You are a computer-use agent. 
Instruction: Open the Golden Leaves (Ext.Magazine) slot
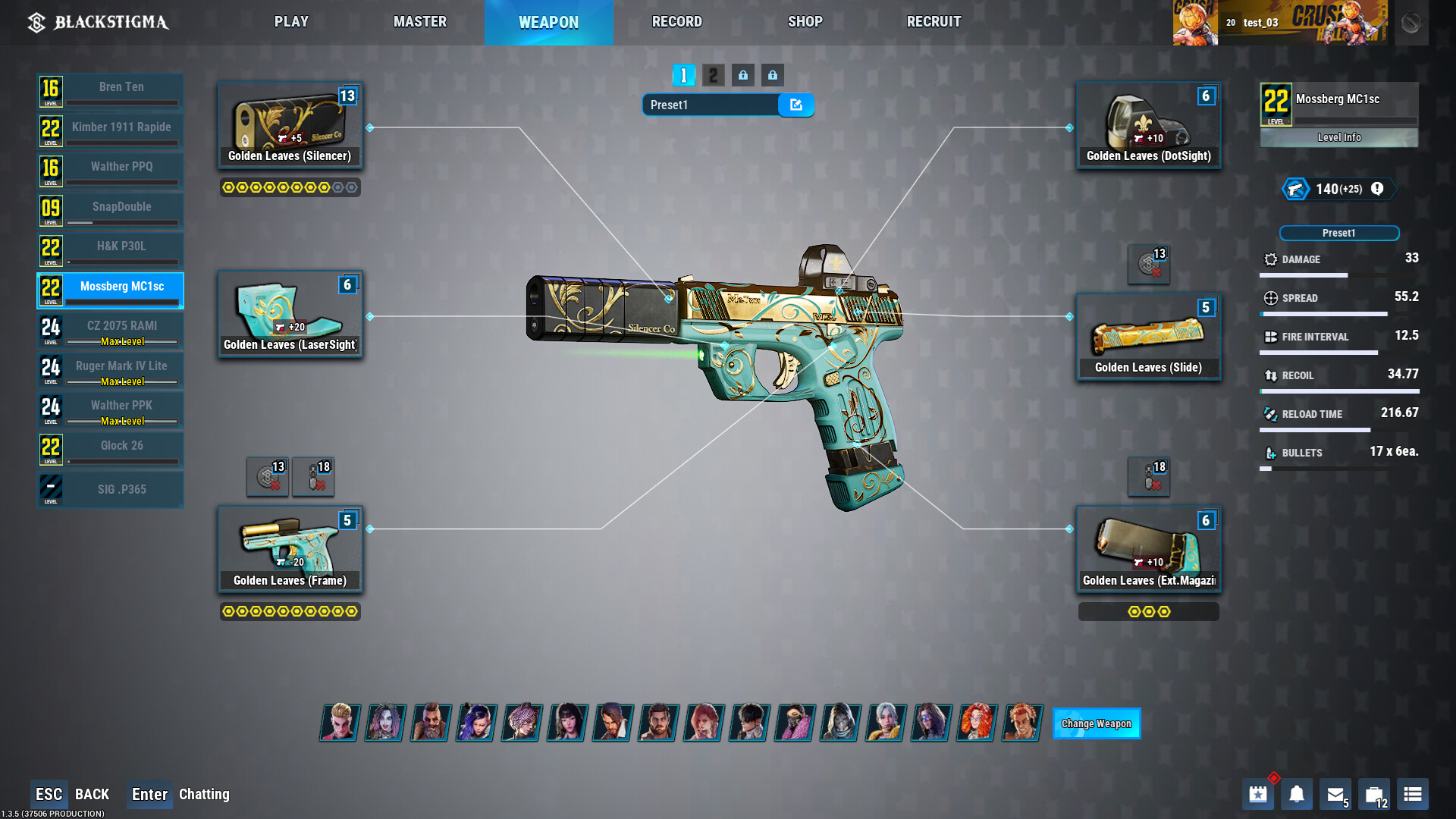click(x=1148, y=549)
